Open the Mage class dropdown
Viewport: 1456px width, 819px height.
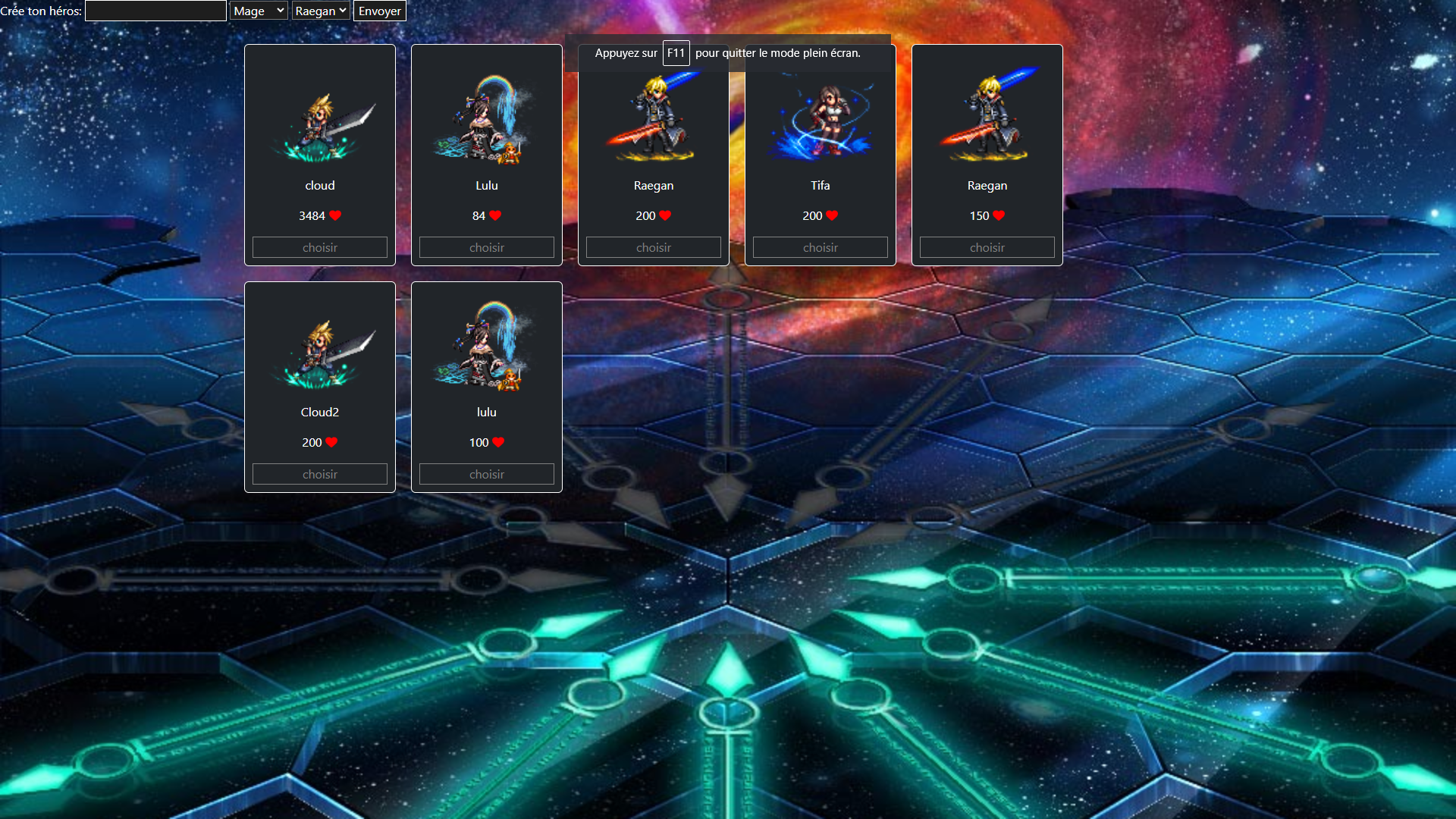pyautogui.click(x=259, y=11)
